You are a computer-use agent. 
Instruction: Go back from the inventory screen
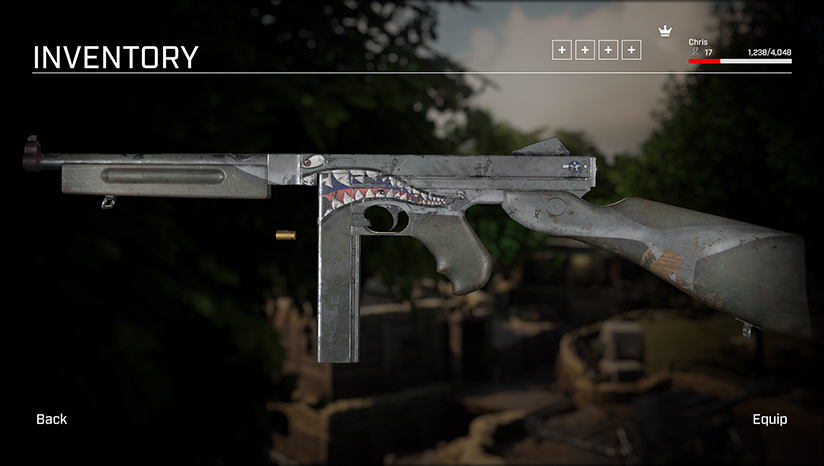(x=52, y=419)
